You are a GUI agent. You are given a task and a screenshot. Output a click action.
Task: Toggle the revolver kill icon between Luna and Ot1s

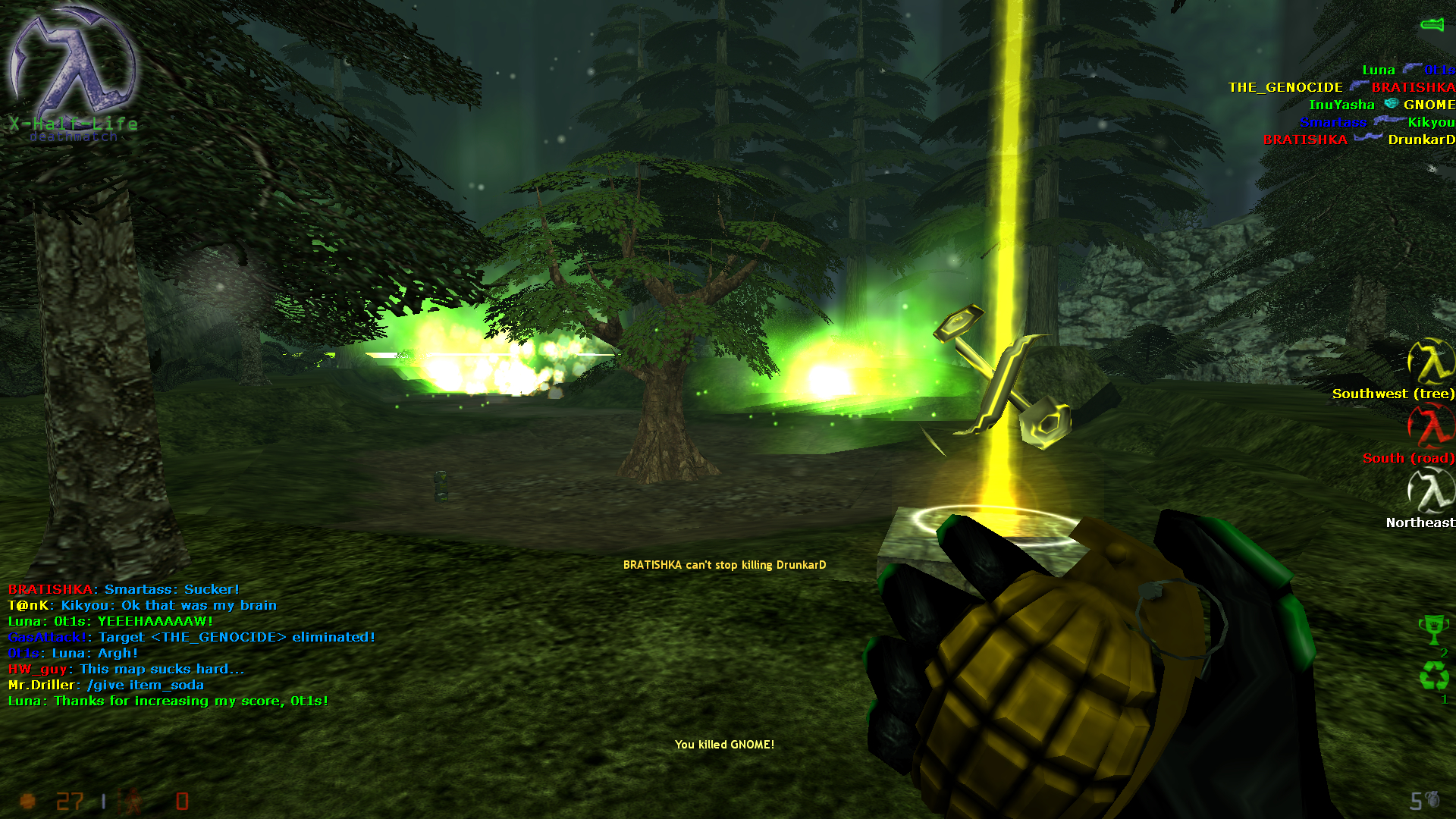pyautogui.click(x=1412, y=70)
